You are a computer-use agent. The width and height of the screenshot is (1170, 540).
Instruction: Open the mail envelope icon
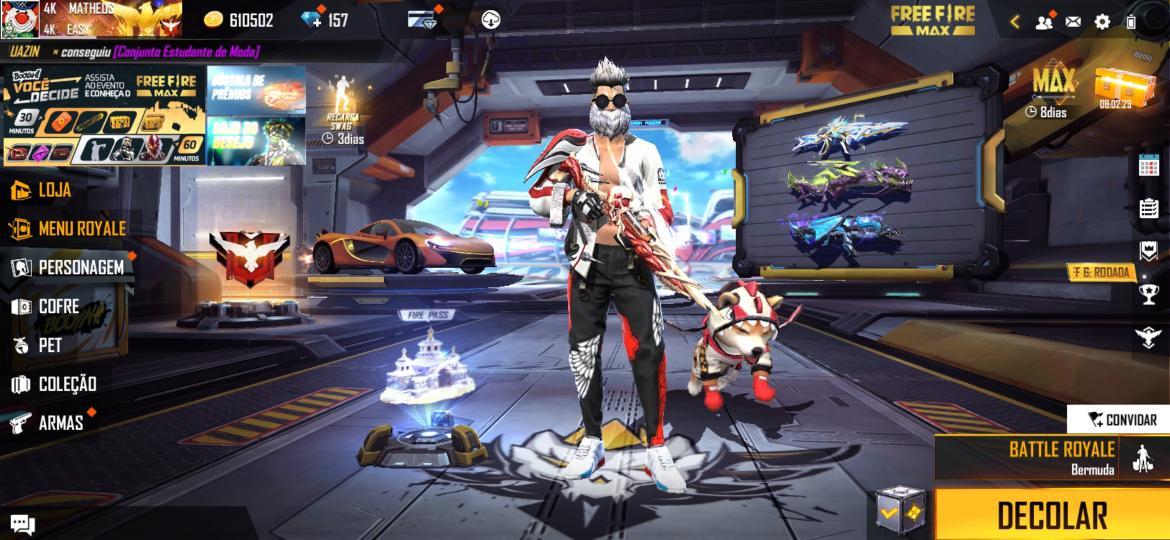(1073, 21)
